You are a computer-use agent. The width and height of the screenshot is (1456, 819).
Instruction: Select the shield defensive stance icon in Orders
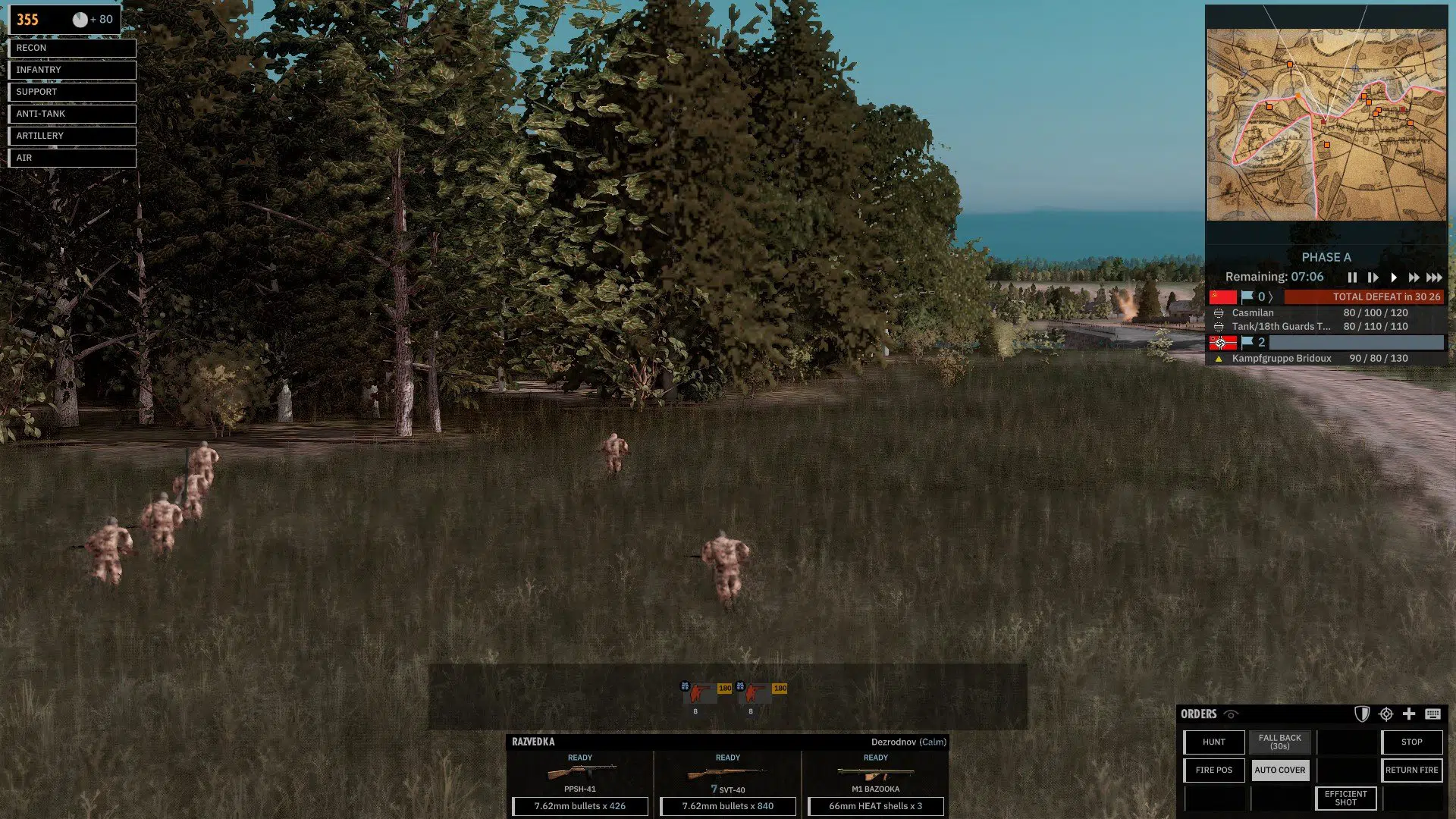click(x=1362, y=714)
